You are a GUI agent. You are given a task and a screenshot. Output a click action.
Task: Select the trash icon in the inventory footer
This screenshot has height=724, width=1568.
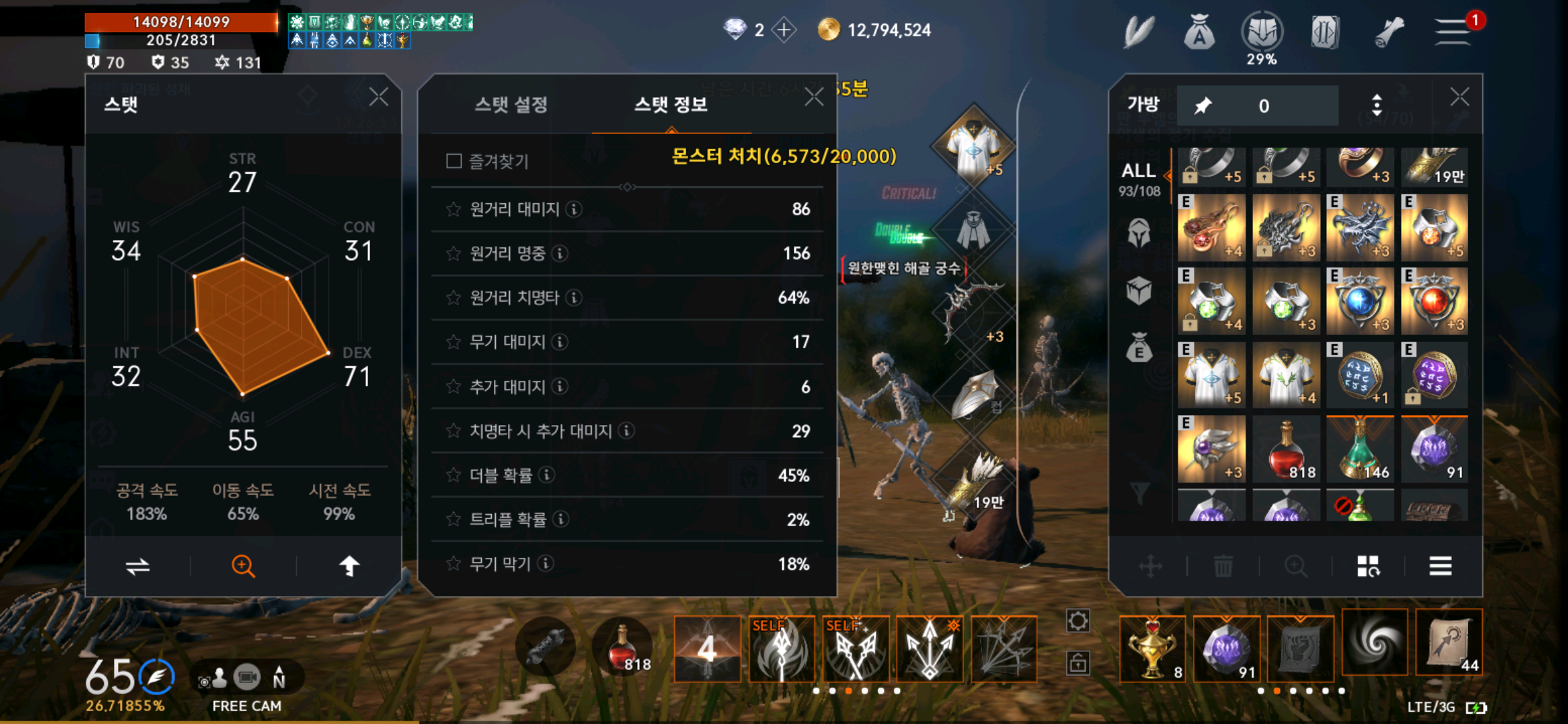coord(1224,566)
